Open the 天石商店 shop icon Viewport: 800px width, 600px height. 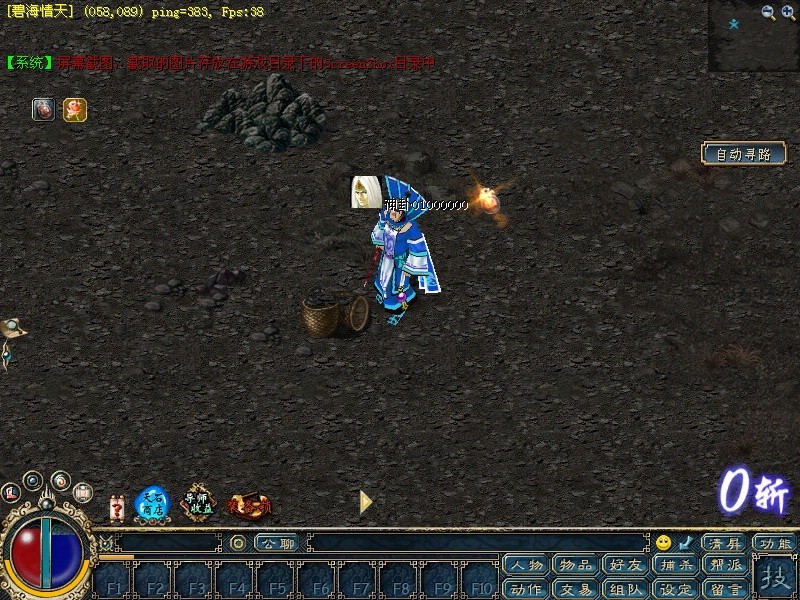[152, 503]
